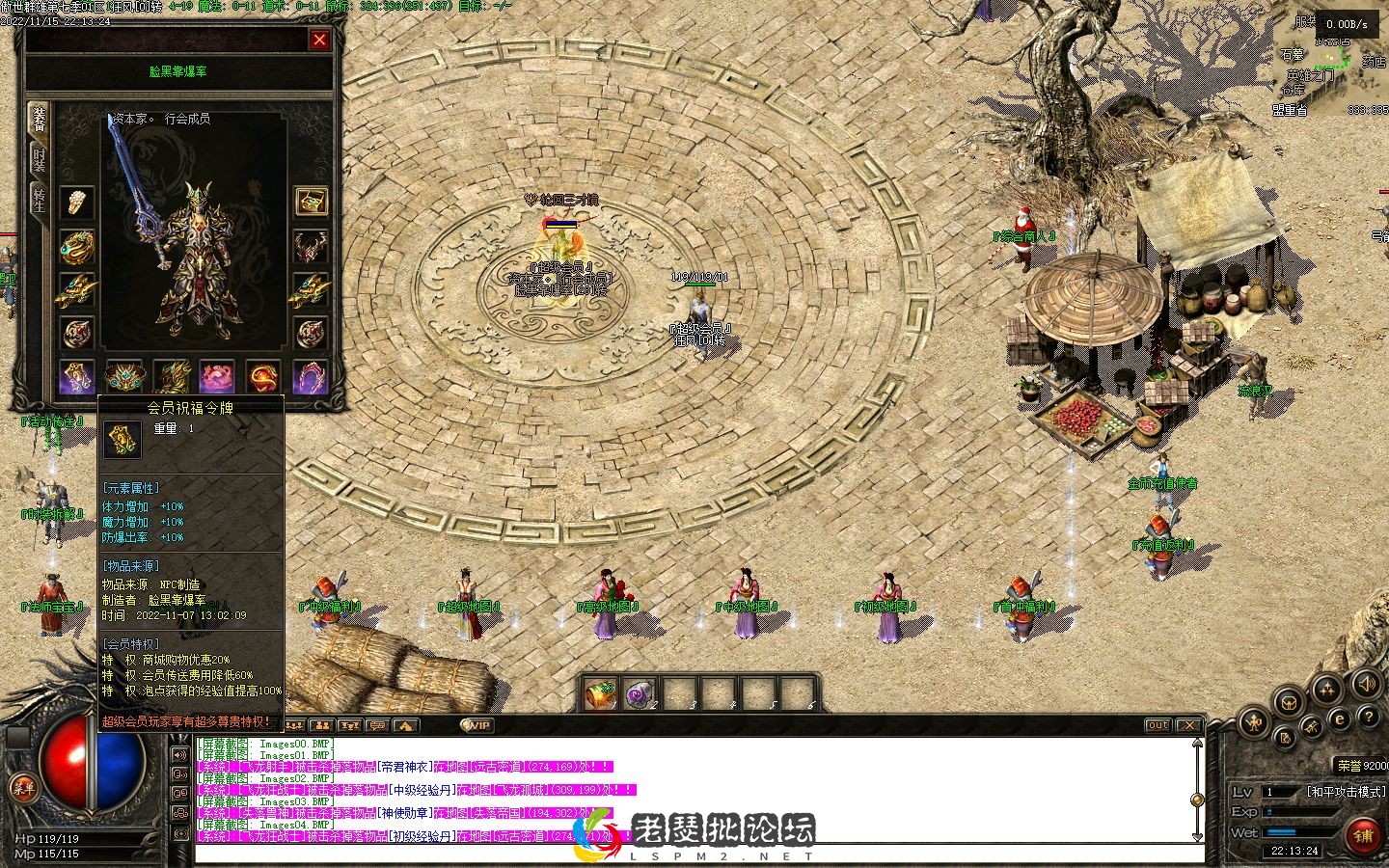Select the white pearl necklace slot
The width and height of the screenshot is (1389, 868).
click(x=77, y=202)
